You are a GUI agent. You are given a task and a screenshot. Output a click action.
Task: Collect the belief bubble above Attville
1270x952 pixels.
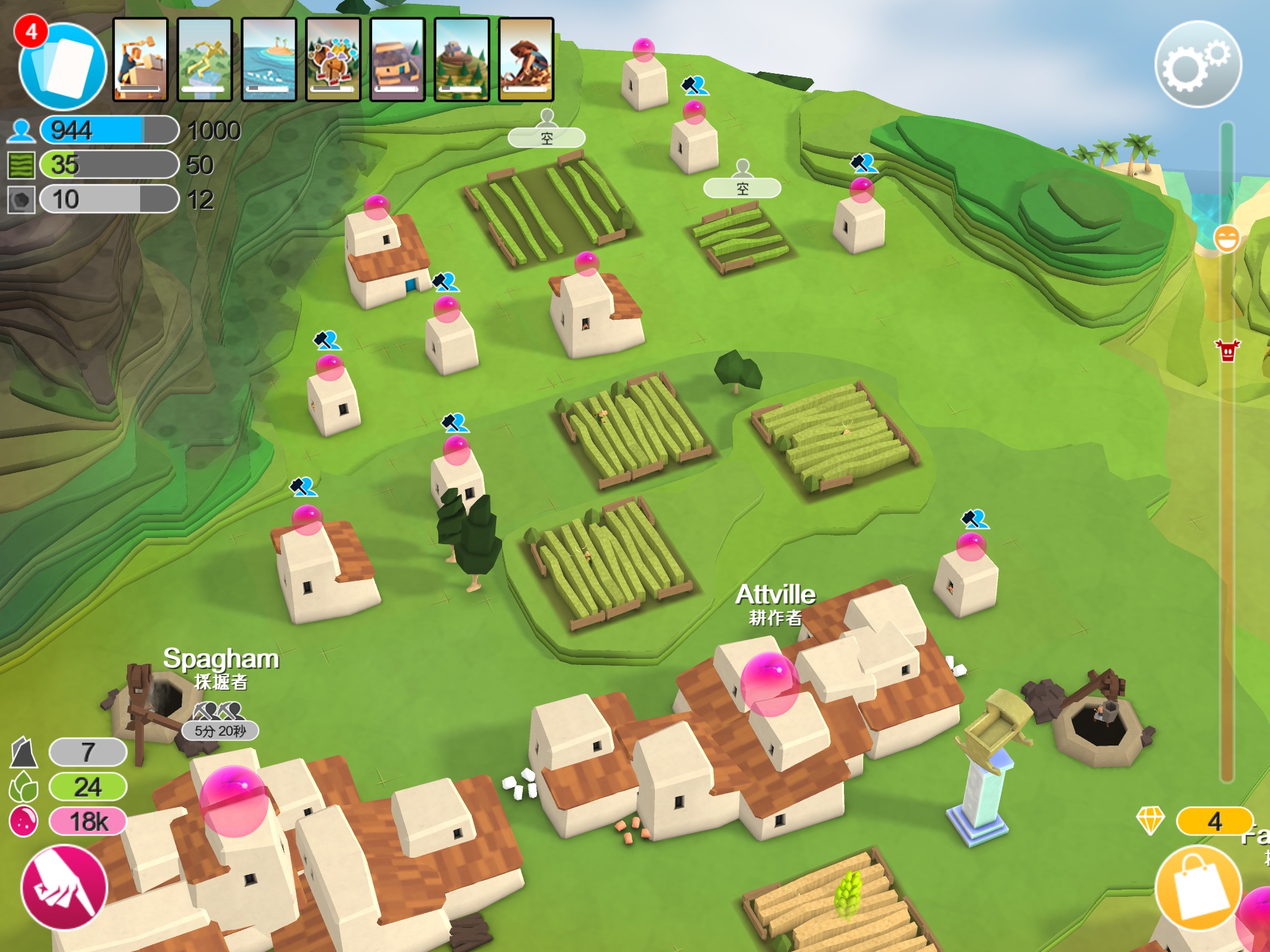pyautogui.click(x=770, y=683)
